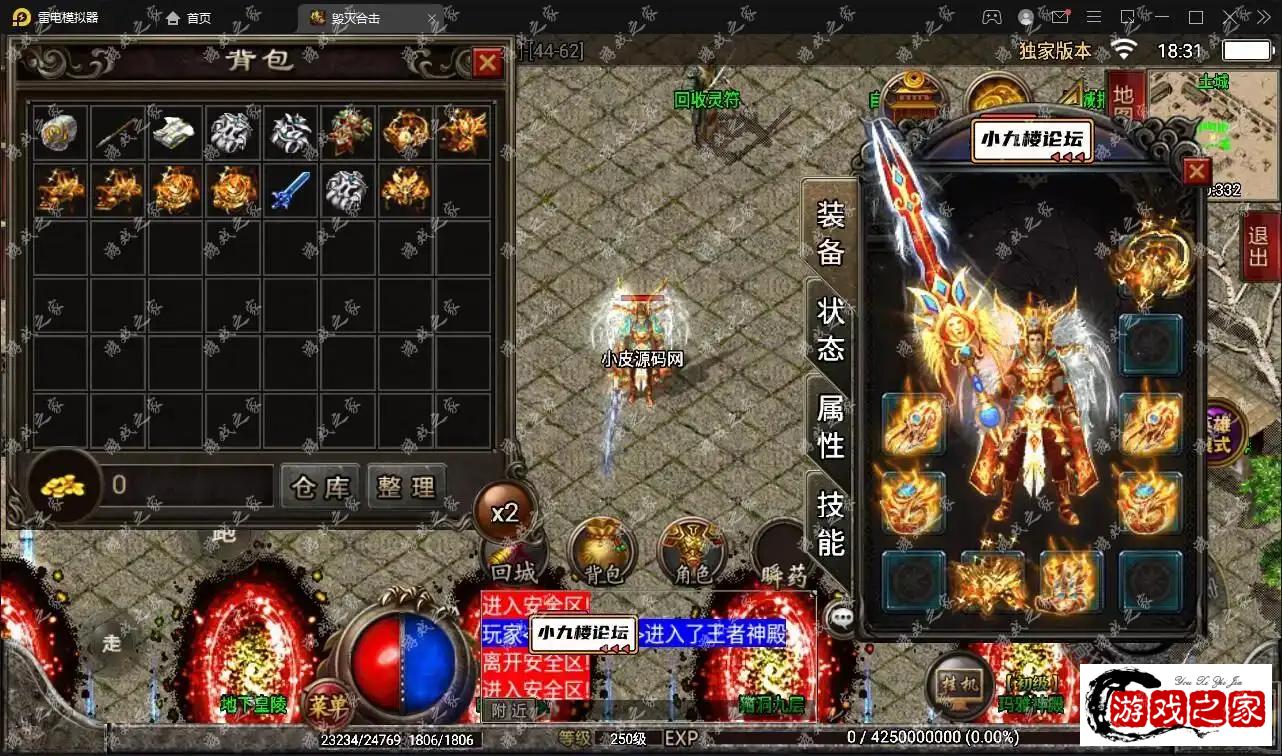The image size is (1282, 756).
Task: Maximize the emulator window
Action: point(1196,18)
